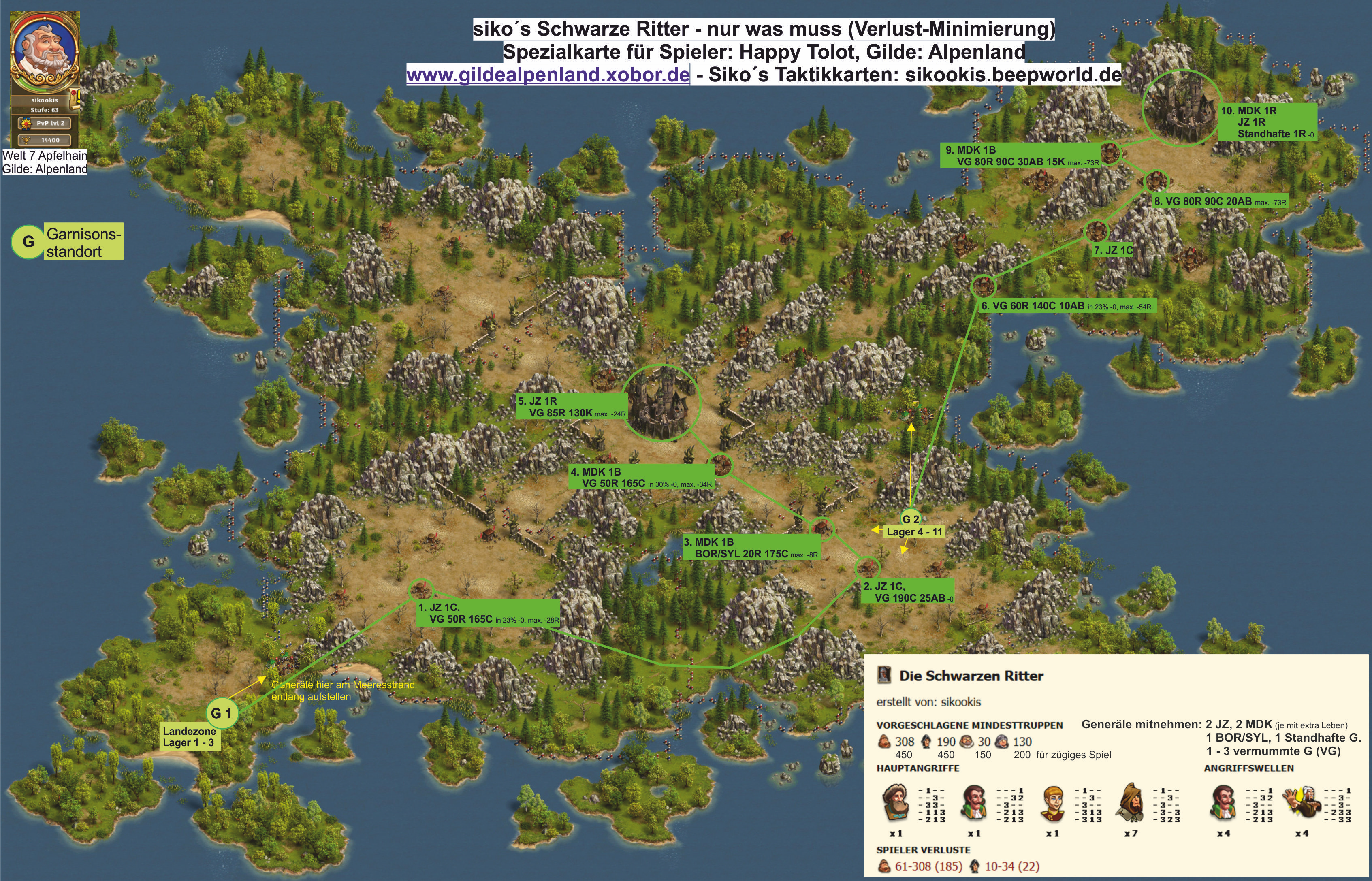1372x881 pixels.
Task: Click the Garnisonsstandort legend entry
Action: [x=83, y=243]
